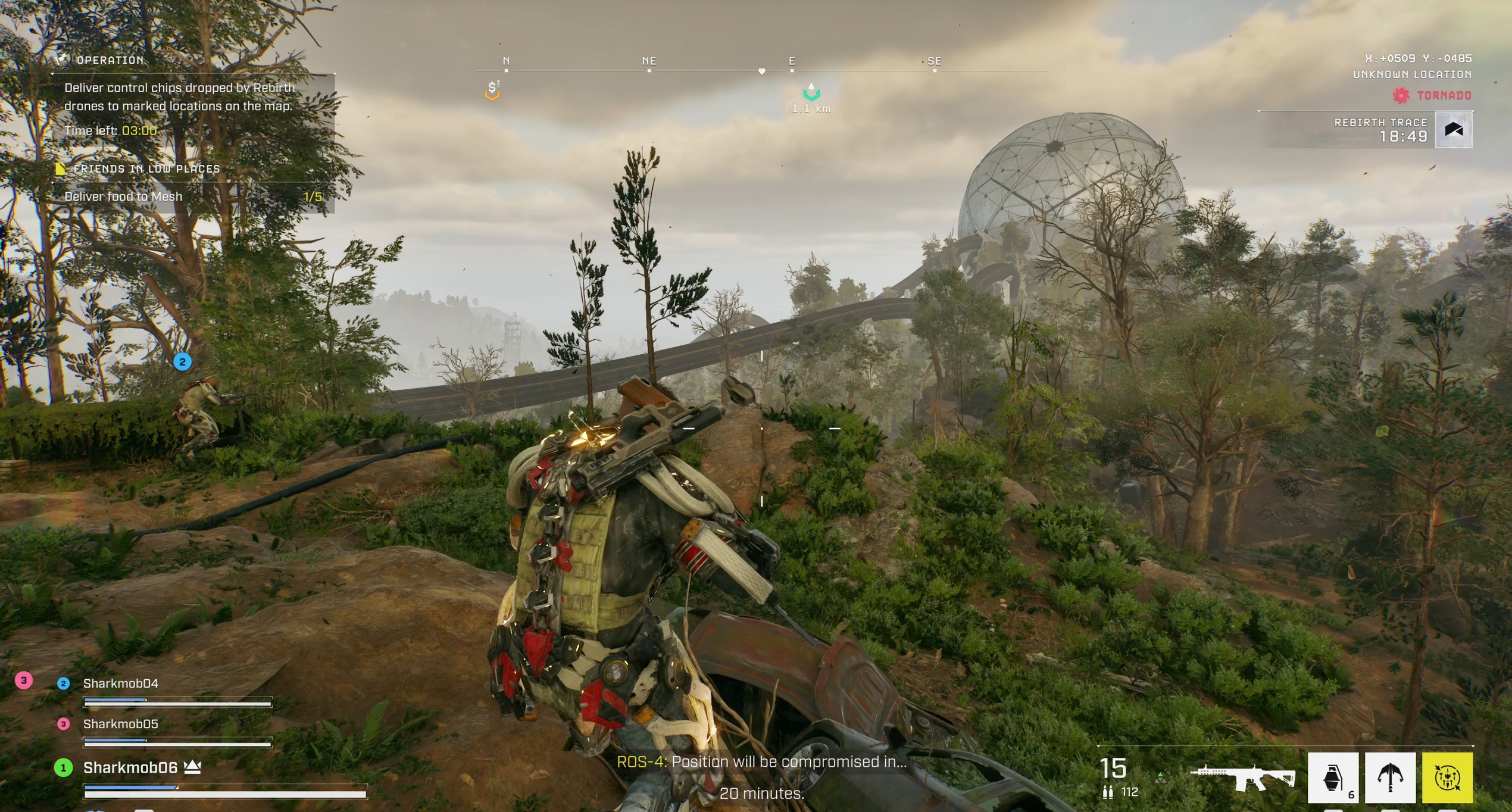Choose squad leader Sharkmob06 in the list
This screenshot has width=1512, height=812.
130,768
